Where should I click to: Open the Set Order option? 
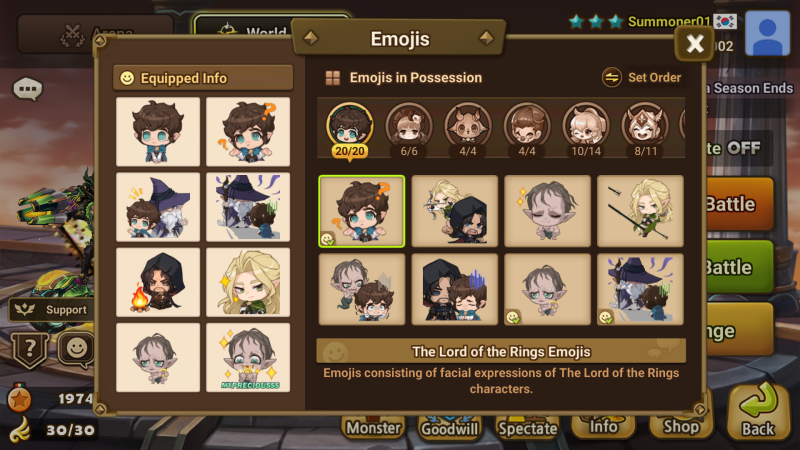(x=642, y=77)
